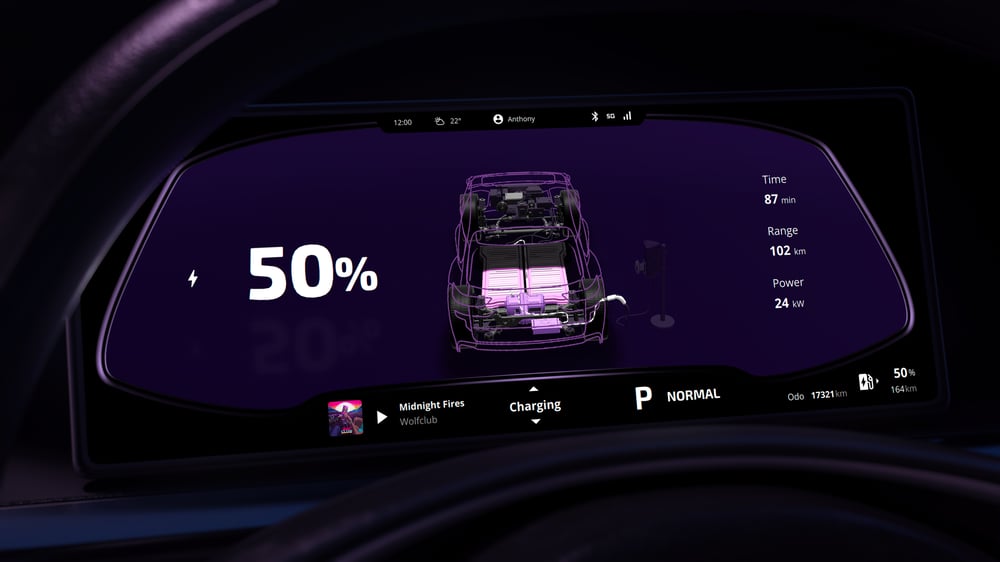Tap the 5G network signal indicator

point(610,116)
